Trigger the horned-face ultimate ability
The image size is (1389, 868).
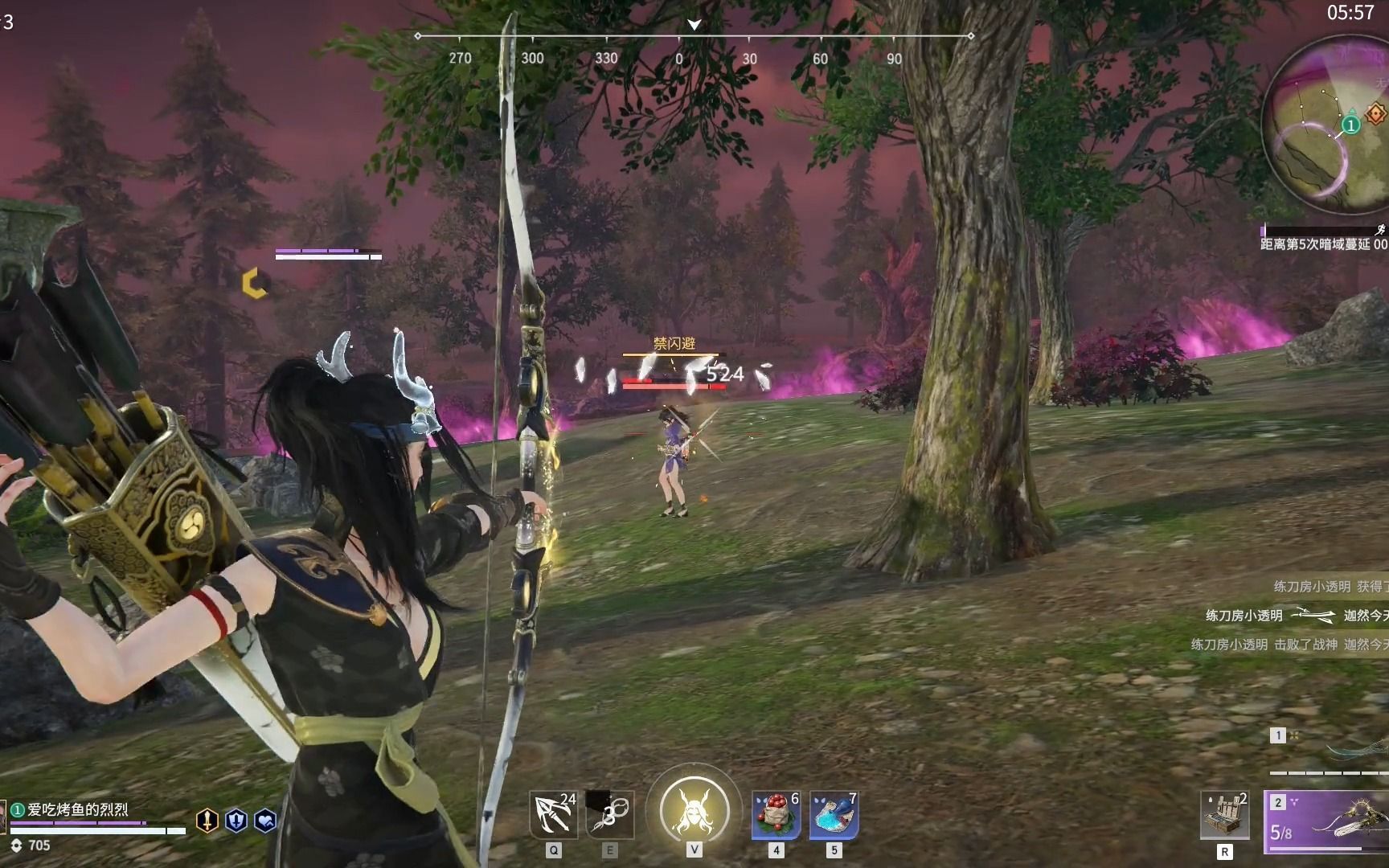coord(694,810)
